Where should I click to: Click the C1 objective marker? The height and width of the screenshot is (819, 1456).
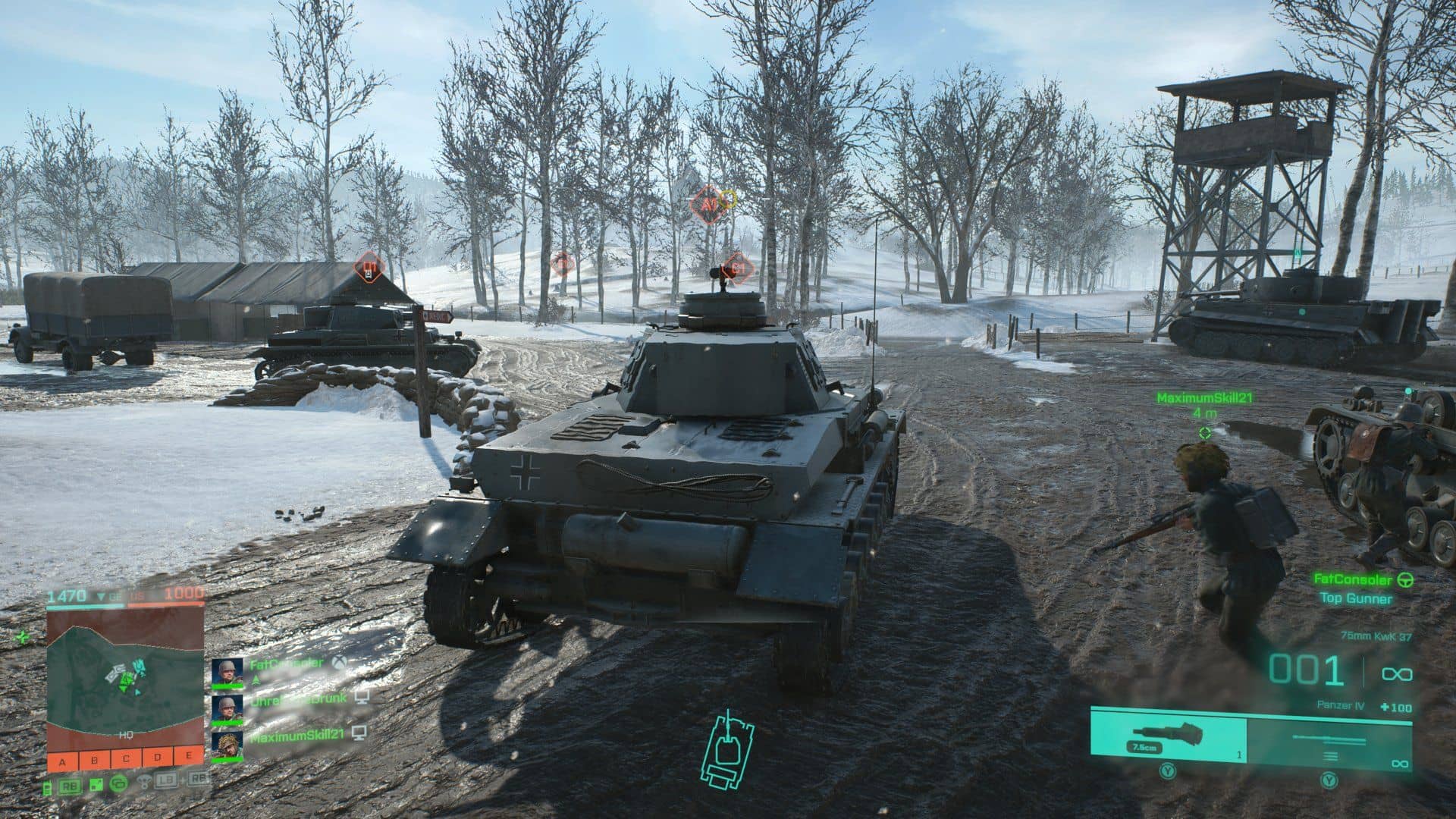click(737, 268)
